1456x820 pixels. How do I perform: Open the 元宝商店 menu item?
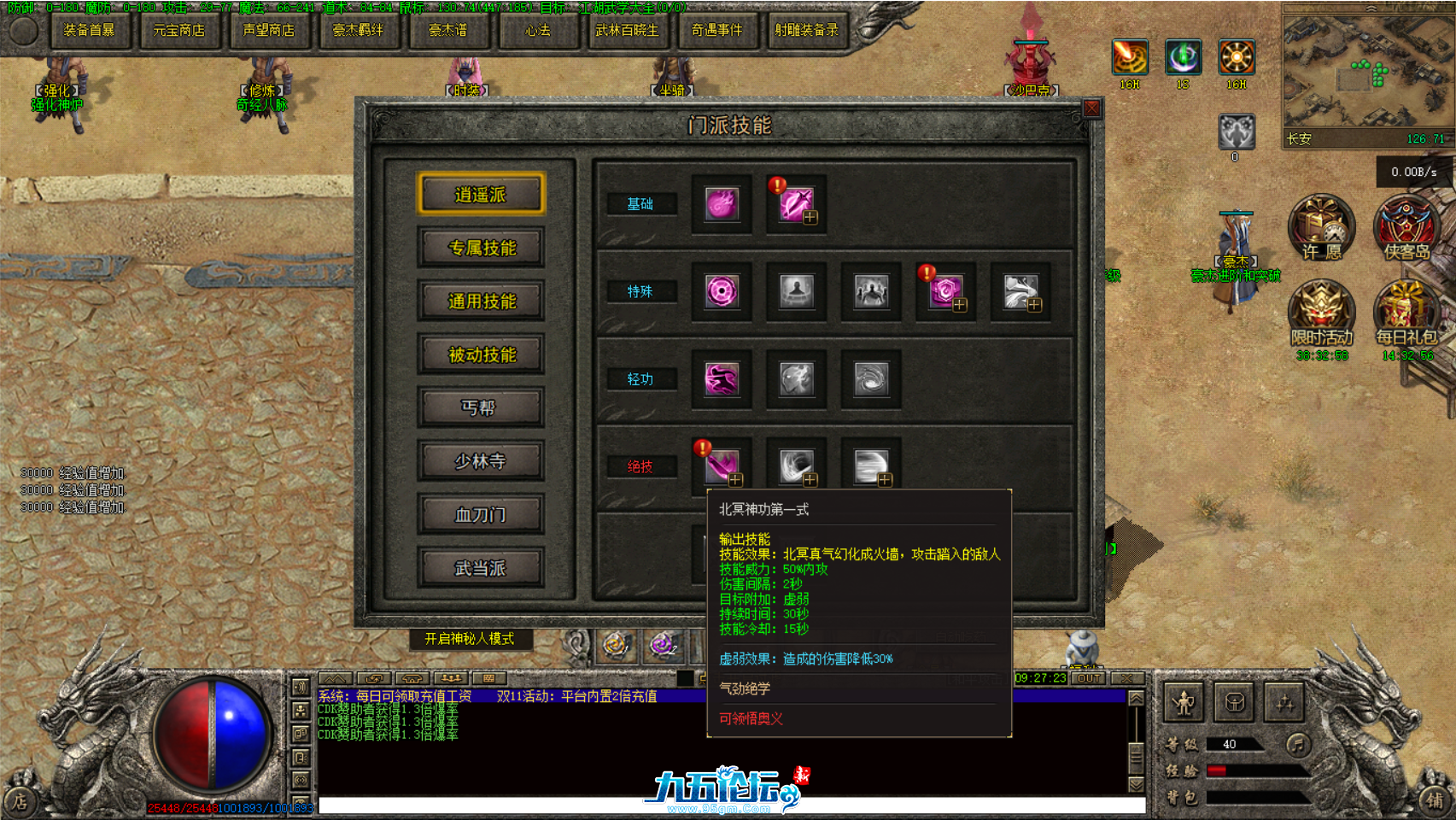(x=178, y=31)
